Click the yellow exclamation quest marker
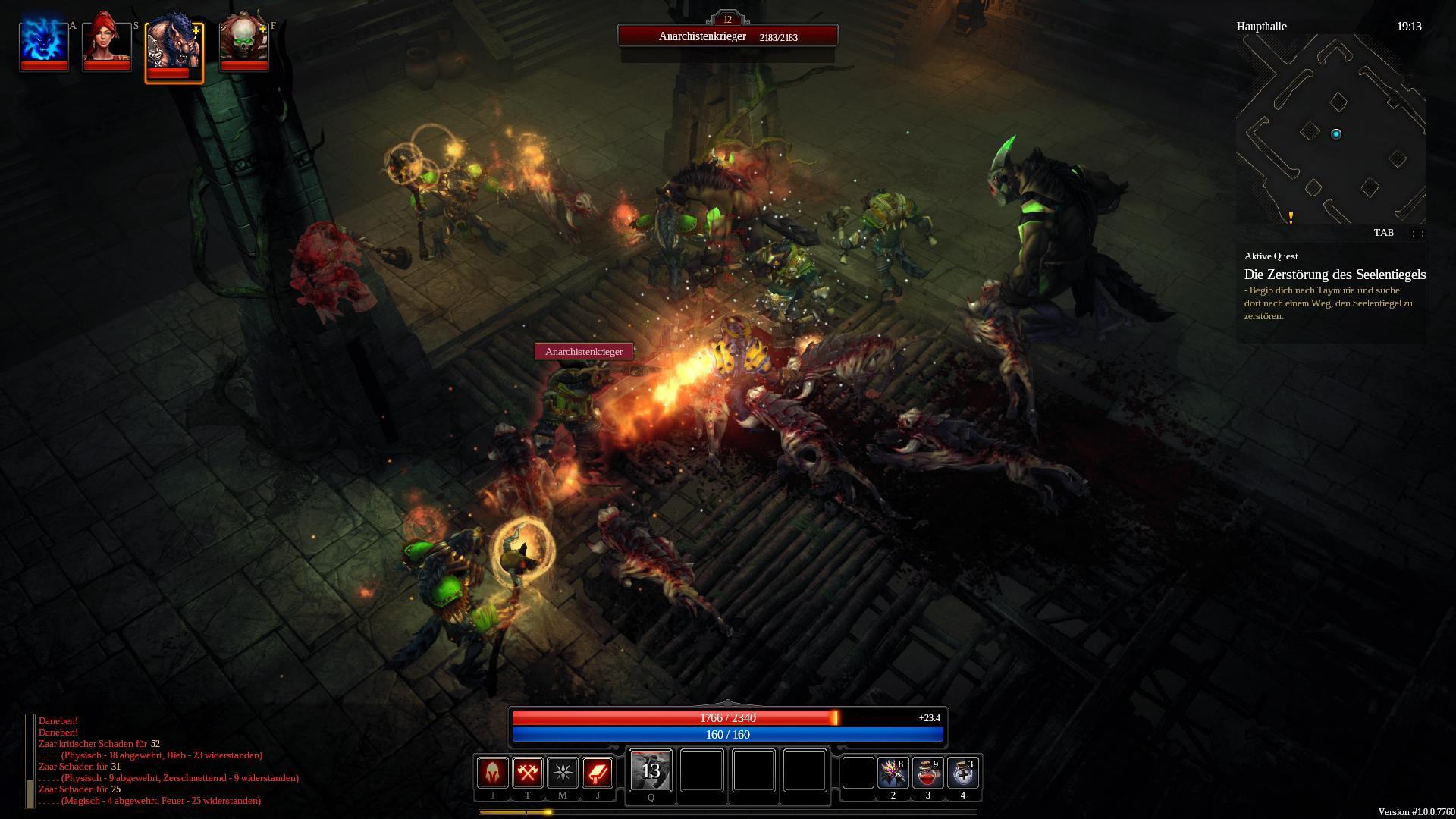Screen dimensions: 1456x819 [x=1291, y=218]
